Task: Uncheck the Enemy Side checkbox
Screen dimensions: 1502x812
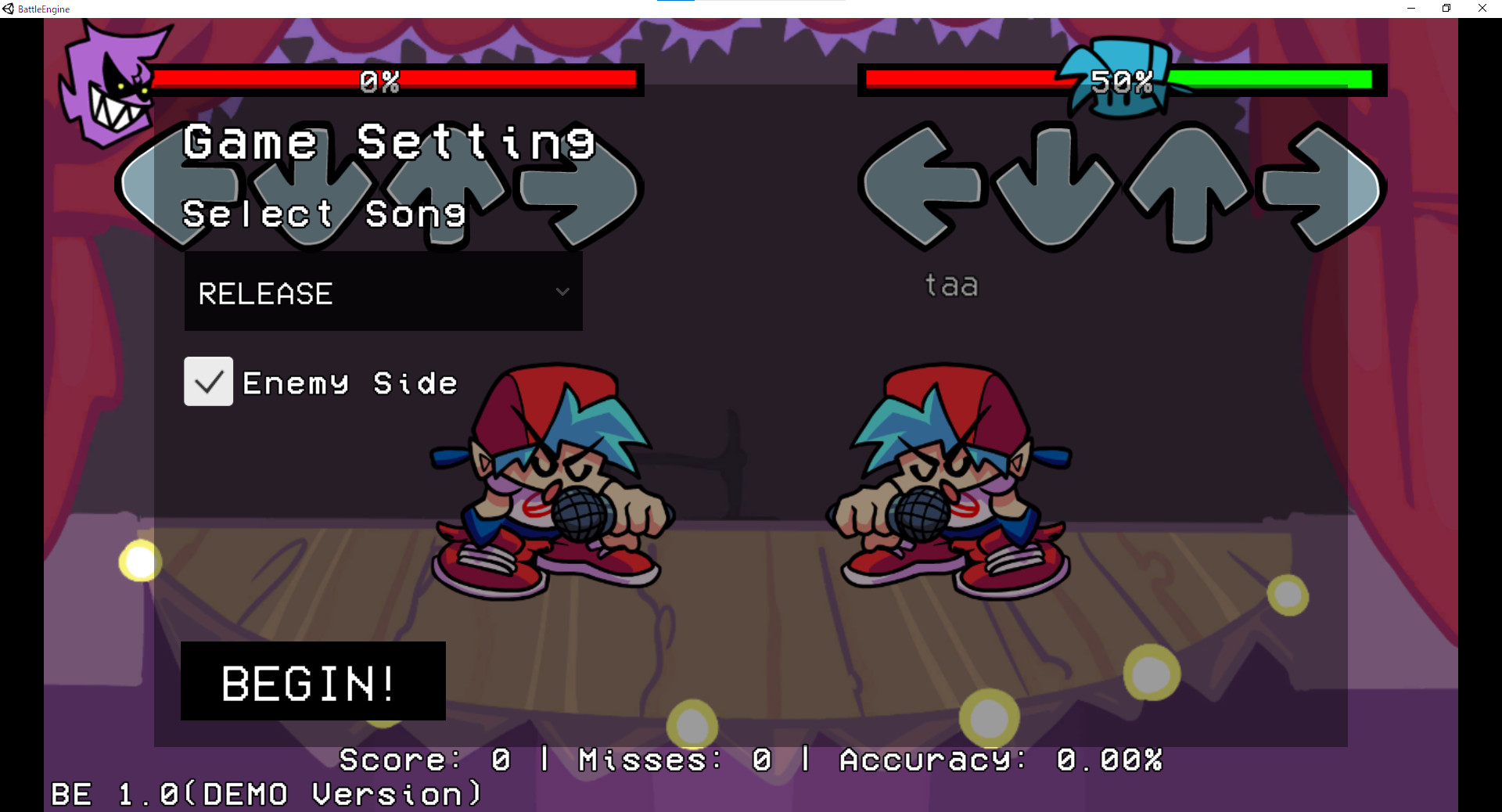Action: (x=207, y=382)
